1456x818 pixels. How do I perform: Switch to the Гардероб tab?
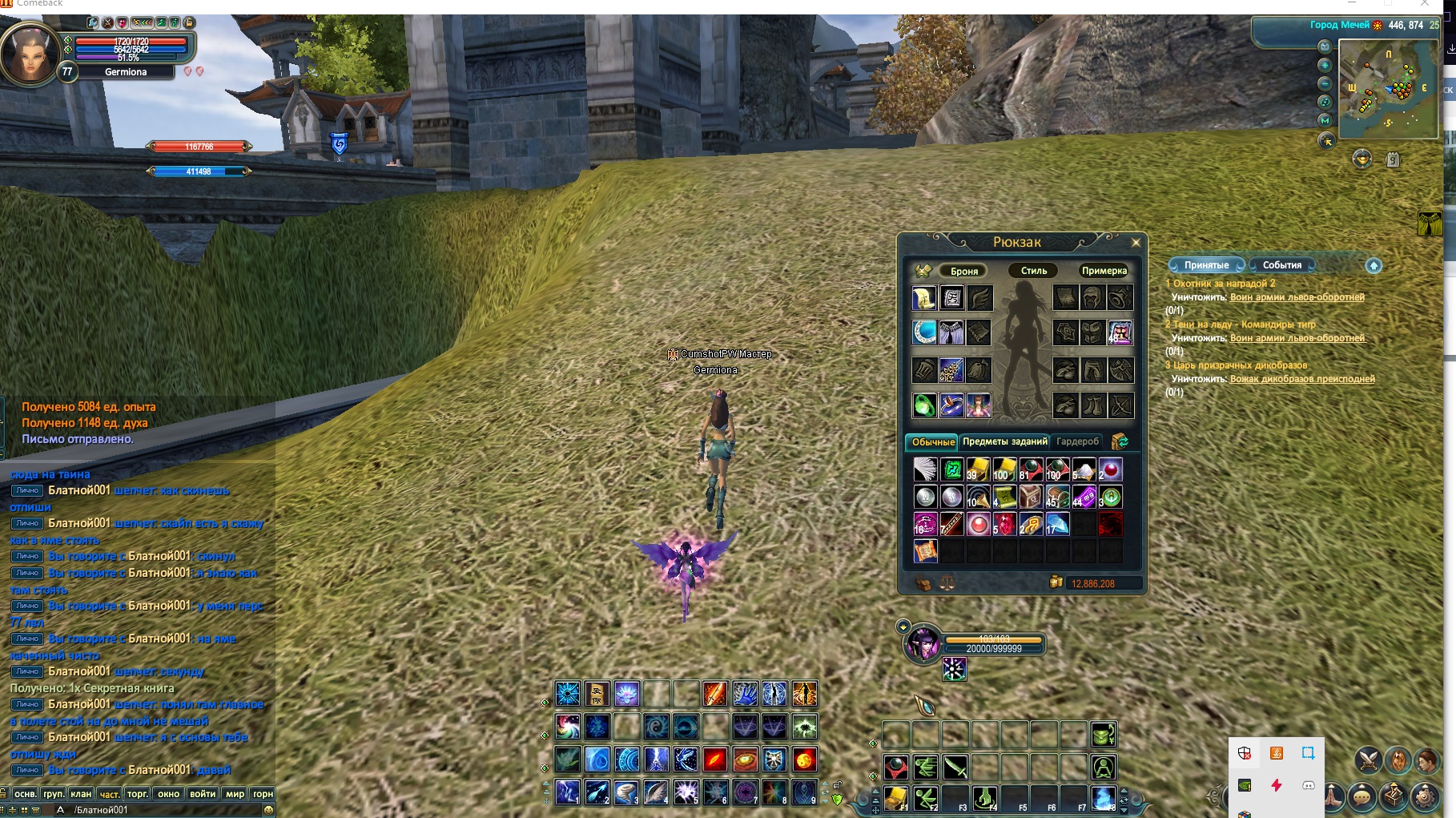1077,441
